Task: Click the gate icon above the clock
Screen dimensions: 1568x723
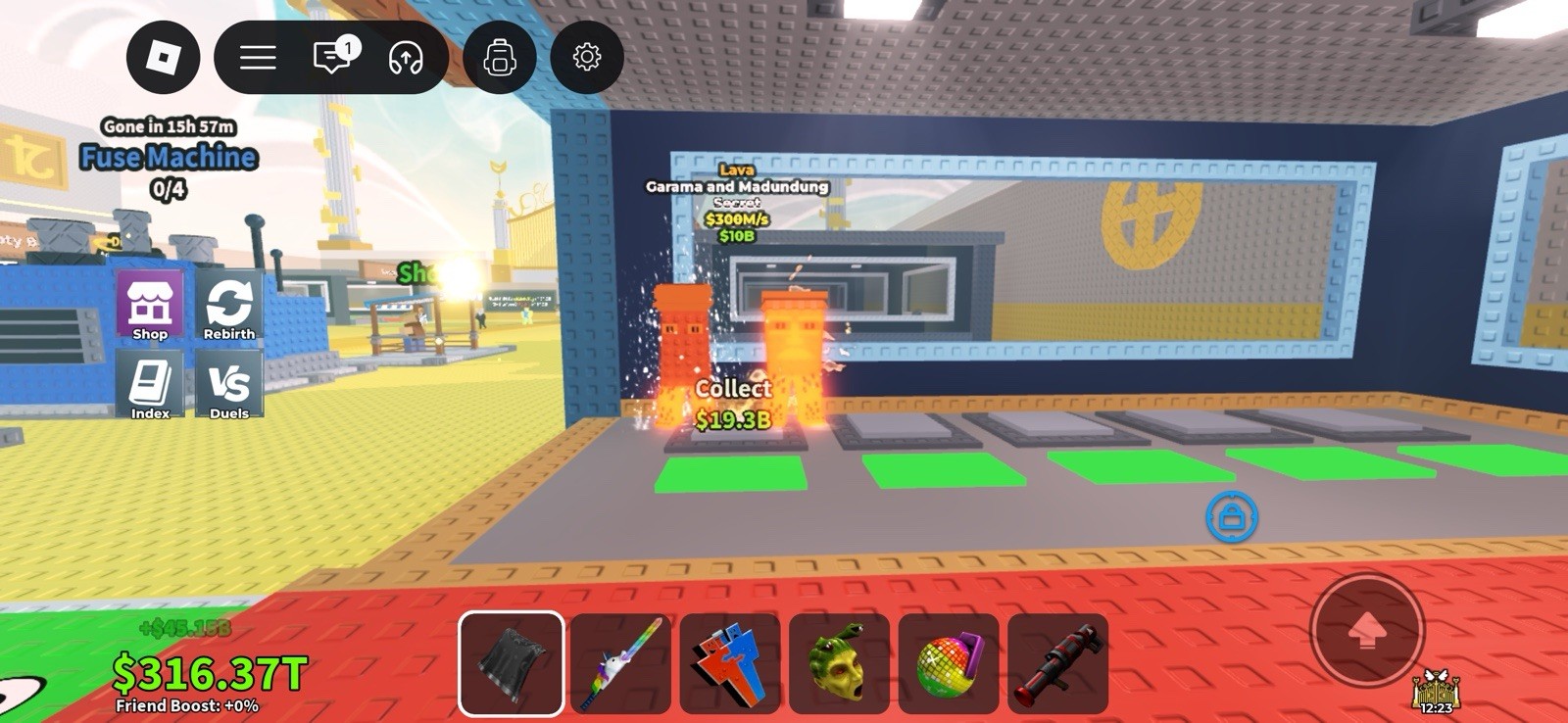Action: [1435, 688]
